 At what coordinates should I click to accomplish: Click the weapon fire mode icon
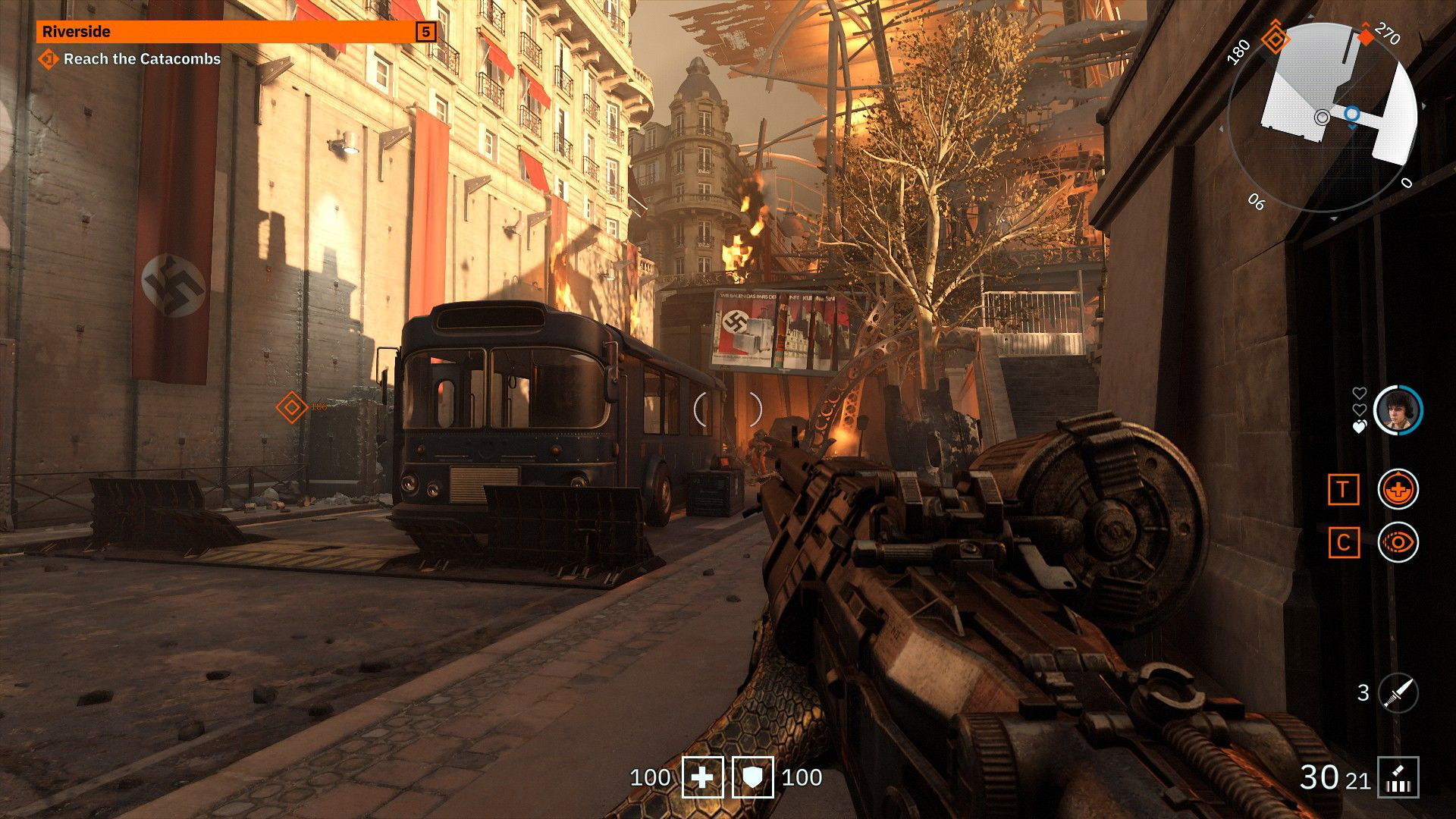pyautogui.click(x=1398, y=777)
